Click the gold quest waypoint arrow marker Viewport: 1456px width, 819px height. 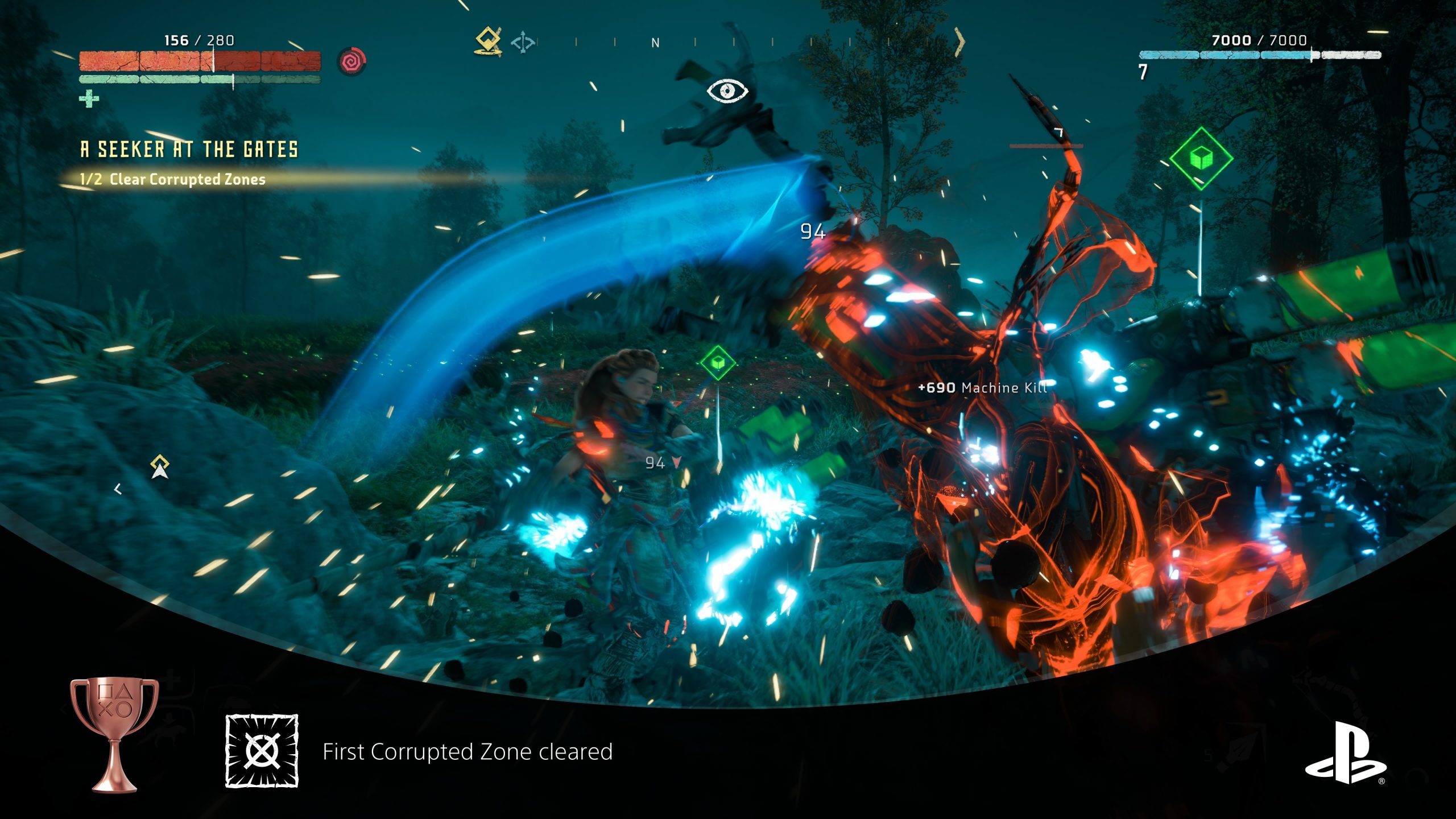pyautogui.click(x=160, y=467)
